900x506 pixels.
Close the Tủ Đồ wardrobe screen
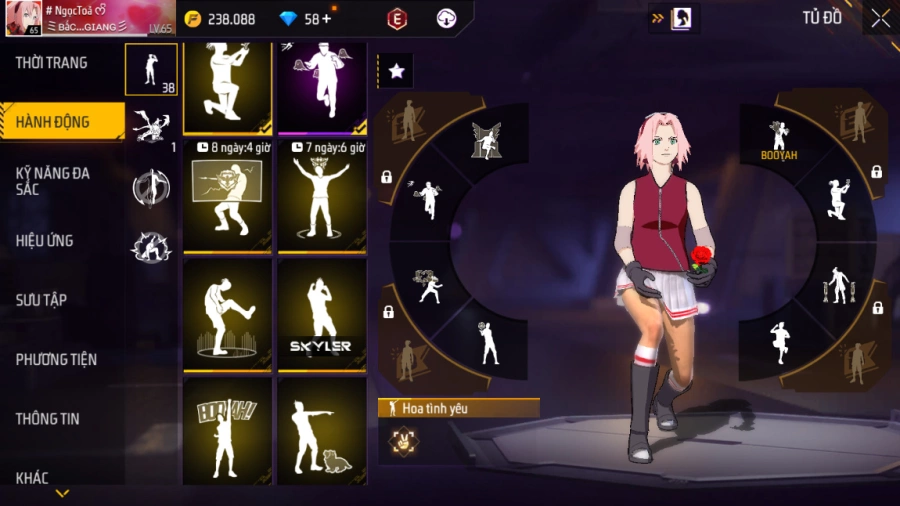click(880, 18)
